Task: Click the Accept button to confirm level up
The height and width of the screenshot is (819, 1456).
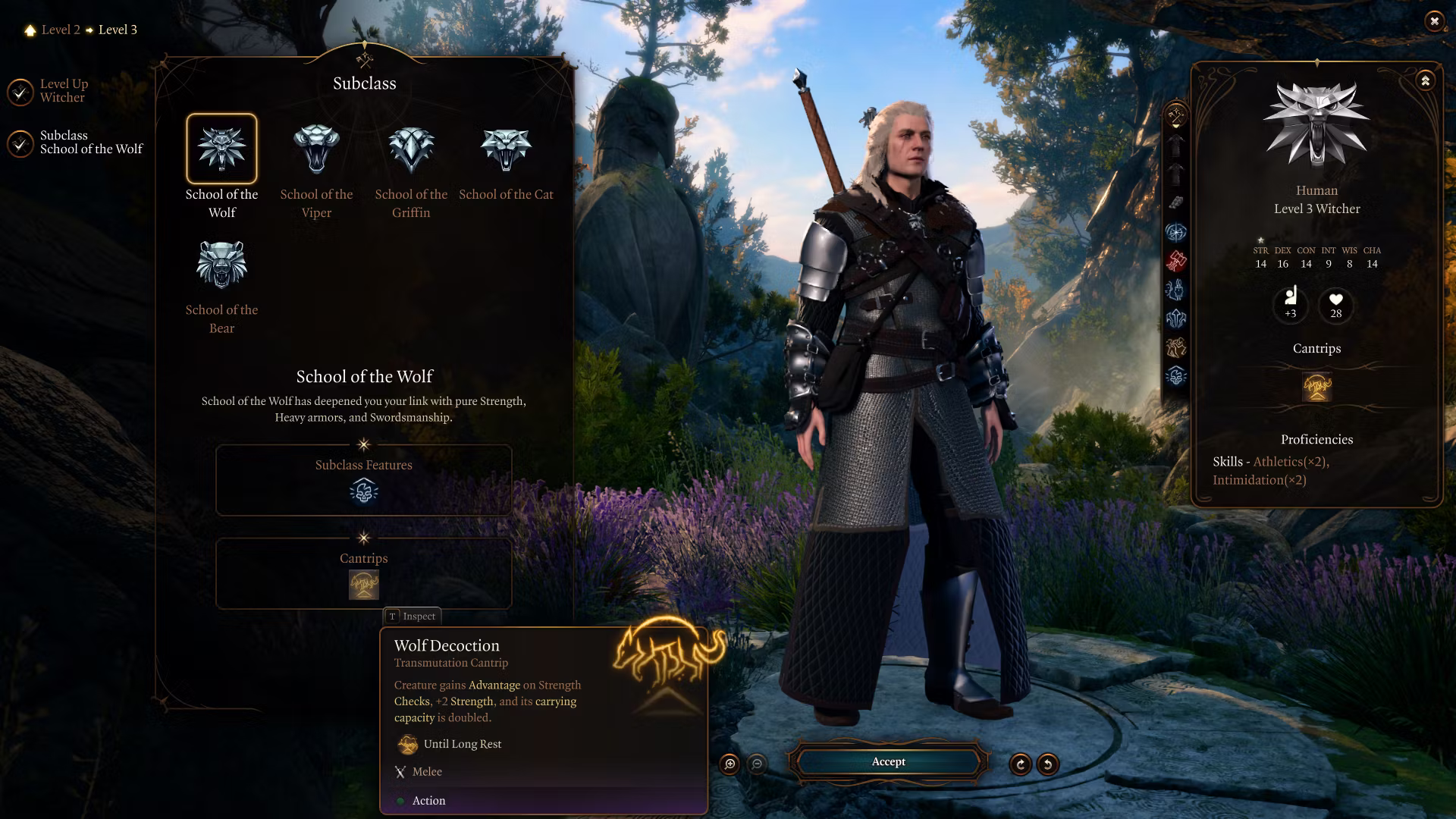Action: point(888,761)
